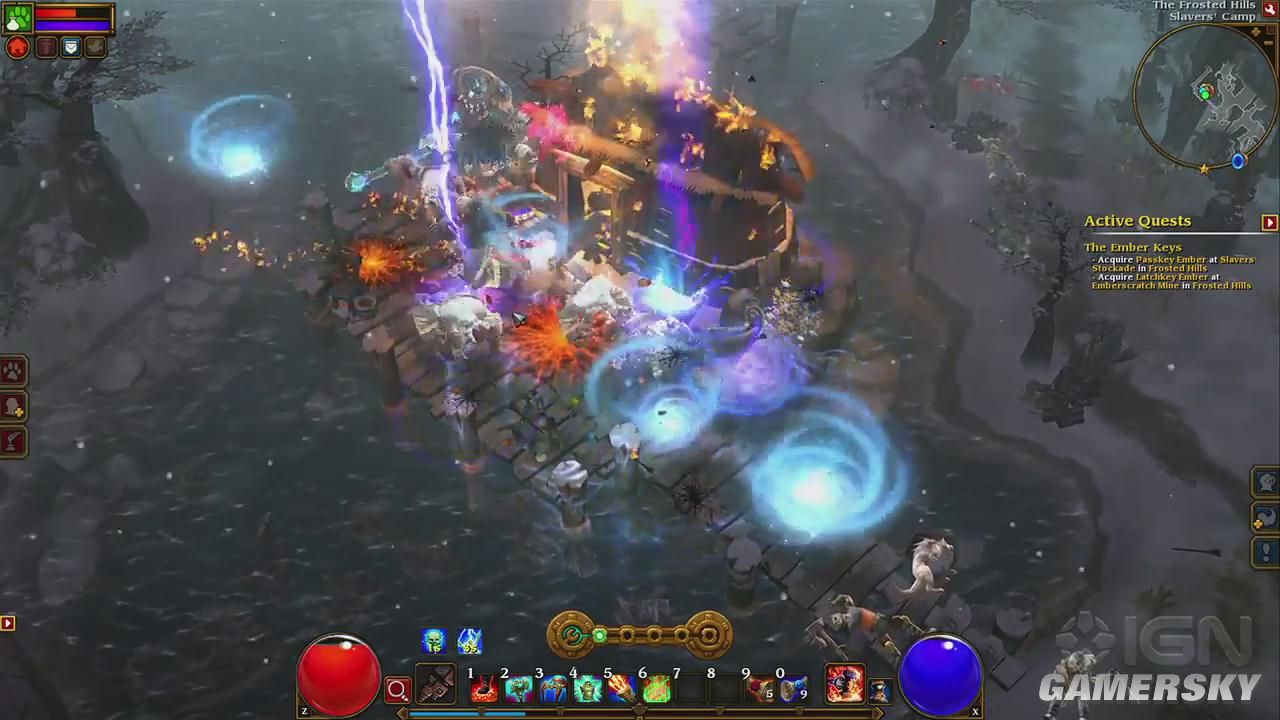
Task: Open the paw print pet menu
Action: [x=13, y=372]
